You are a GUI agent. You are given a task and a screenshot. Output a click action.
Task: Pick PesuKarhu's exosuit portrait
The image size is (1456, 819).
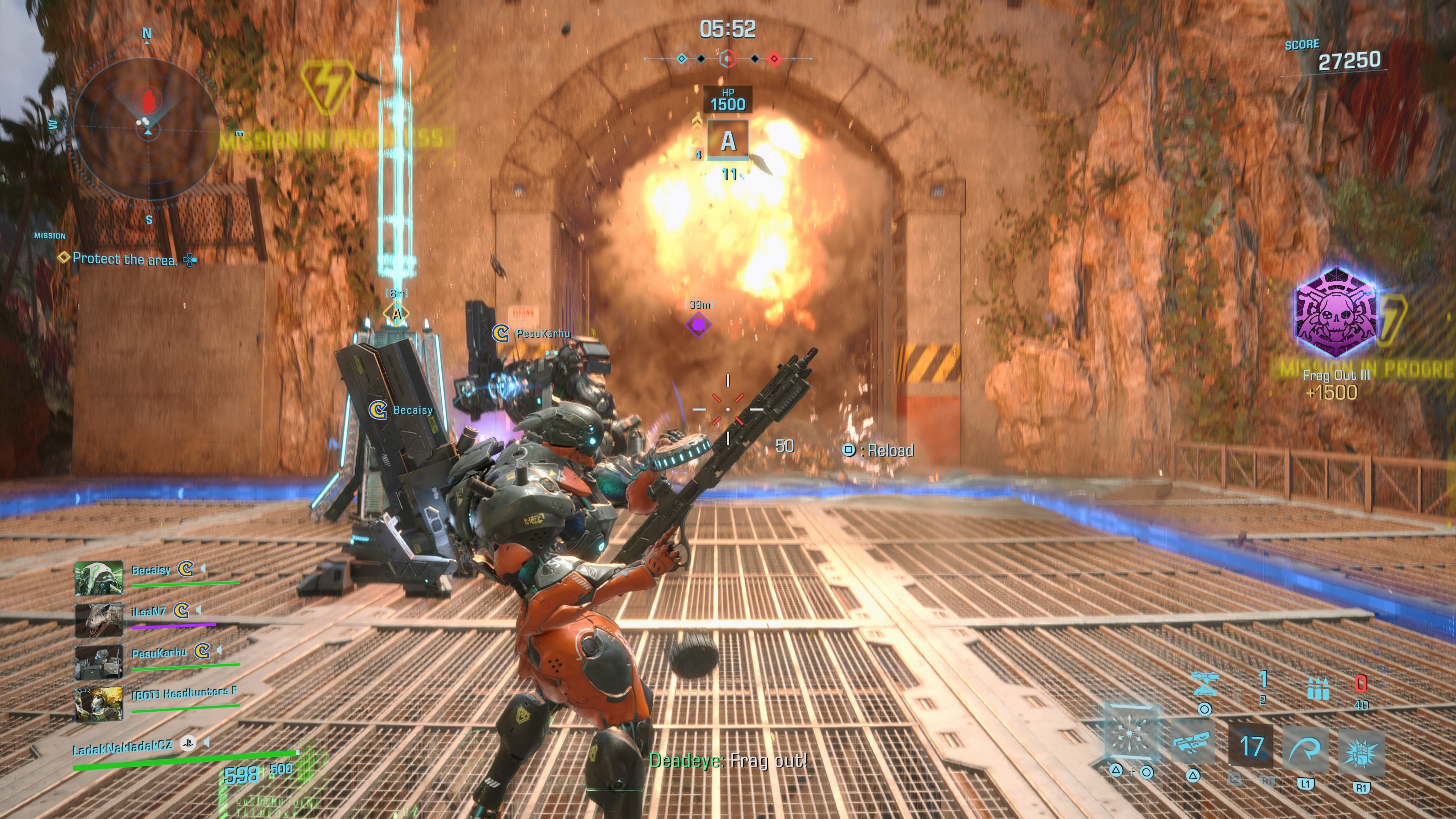tap(99, 661)
